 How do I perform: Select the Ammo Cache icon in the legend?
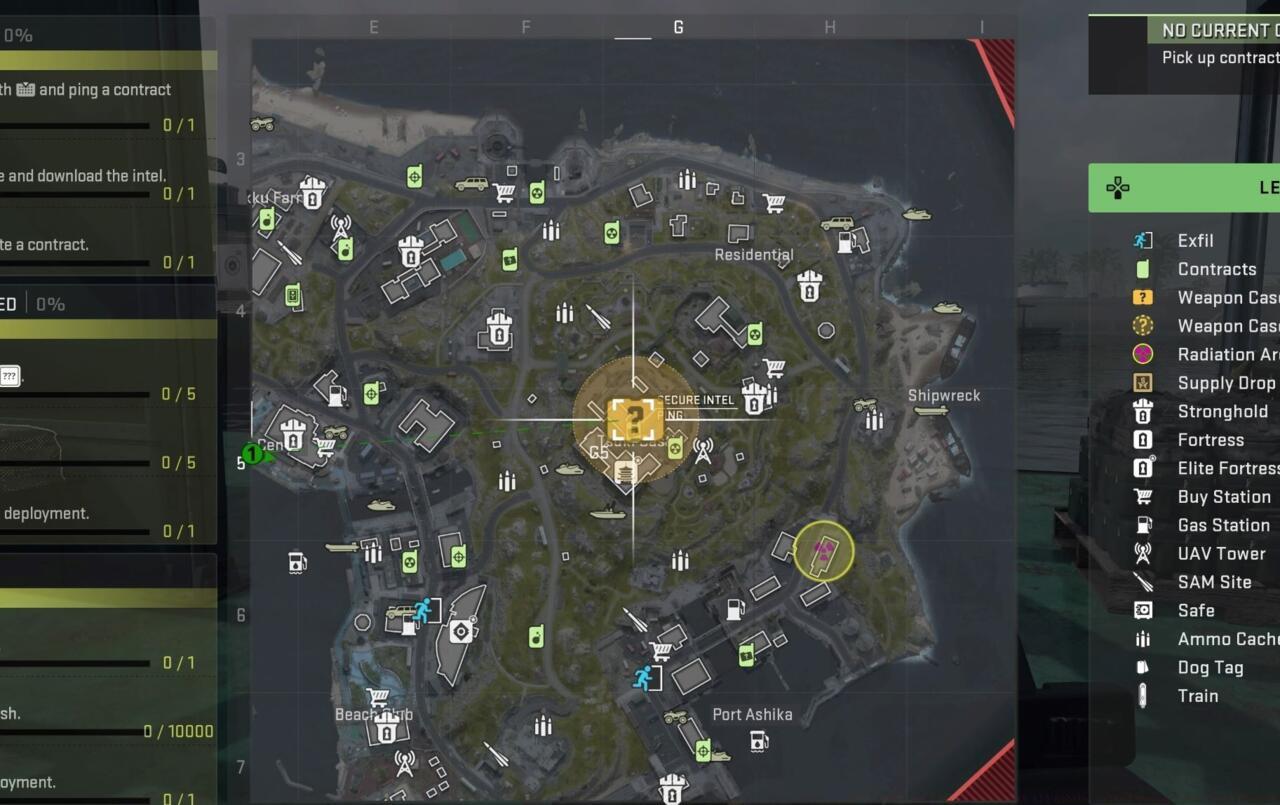click(x=1141, y=639)
